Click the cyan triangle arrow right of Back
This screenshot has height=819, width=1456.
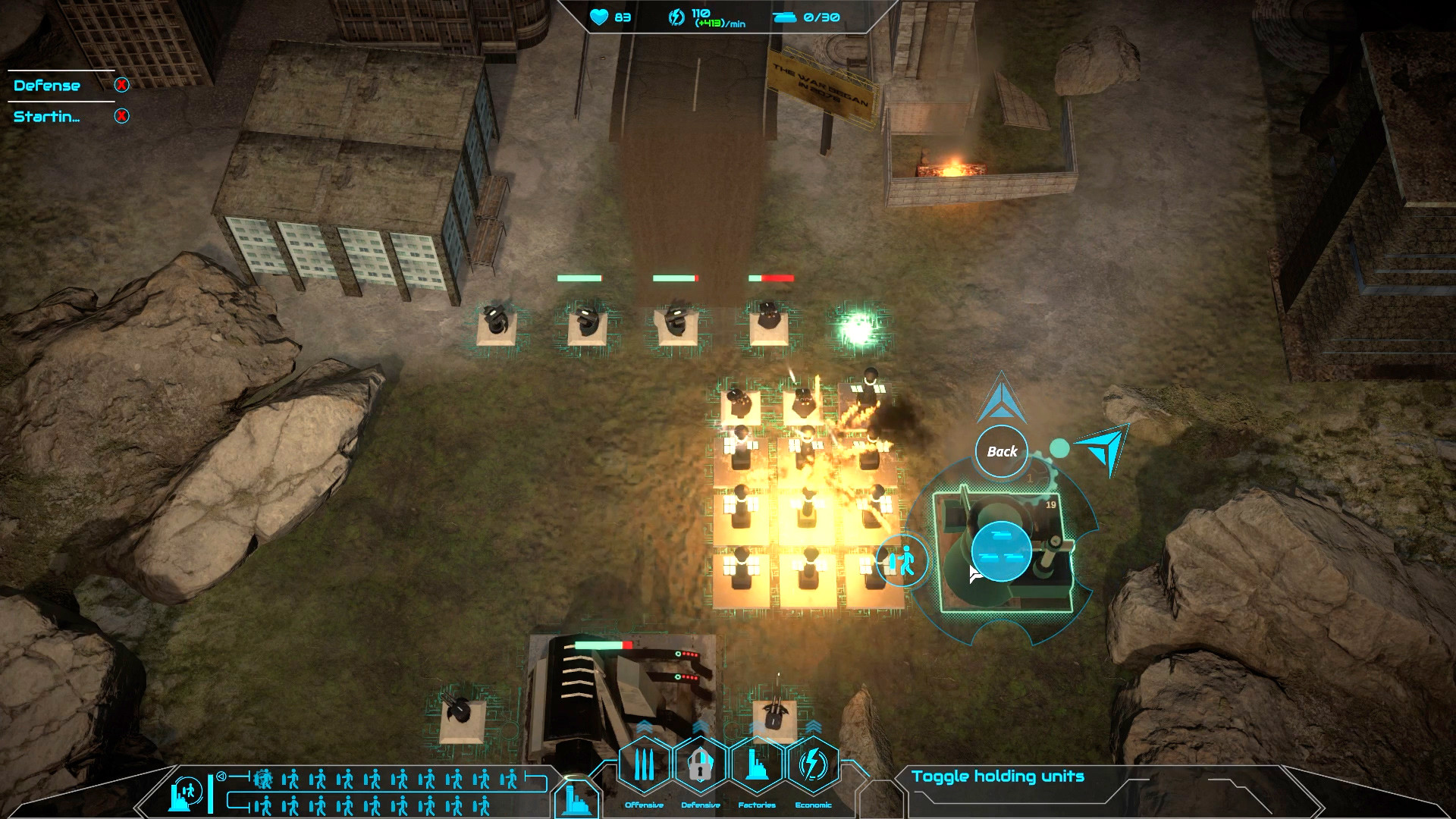tap(1101, 448)
